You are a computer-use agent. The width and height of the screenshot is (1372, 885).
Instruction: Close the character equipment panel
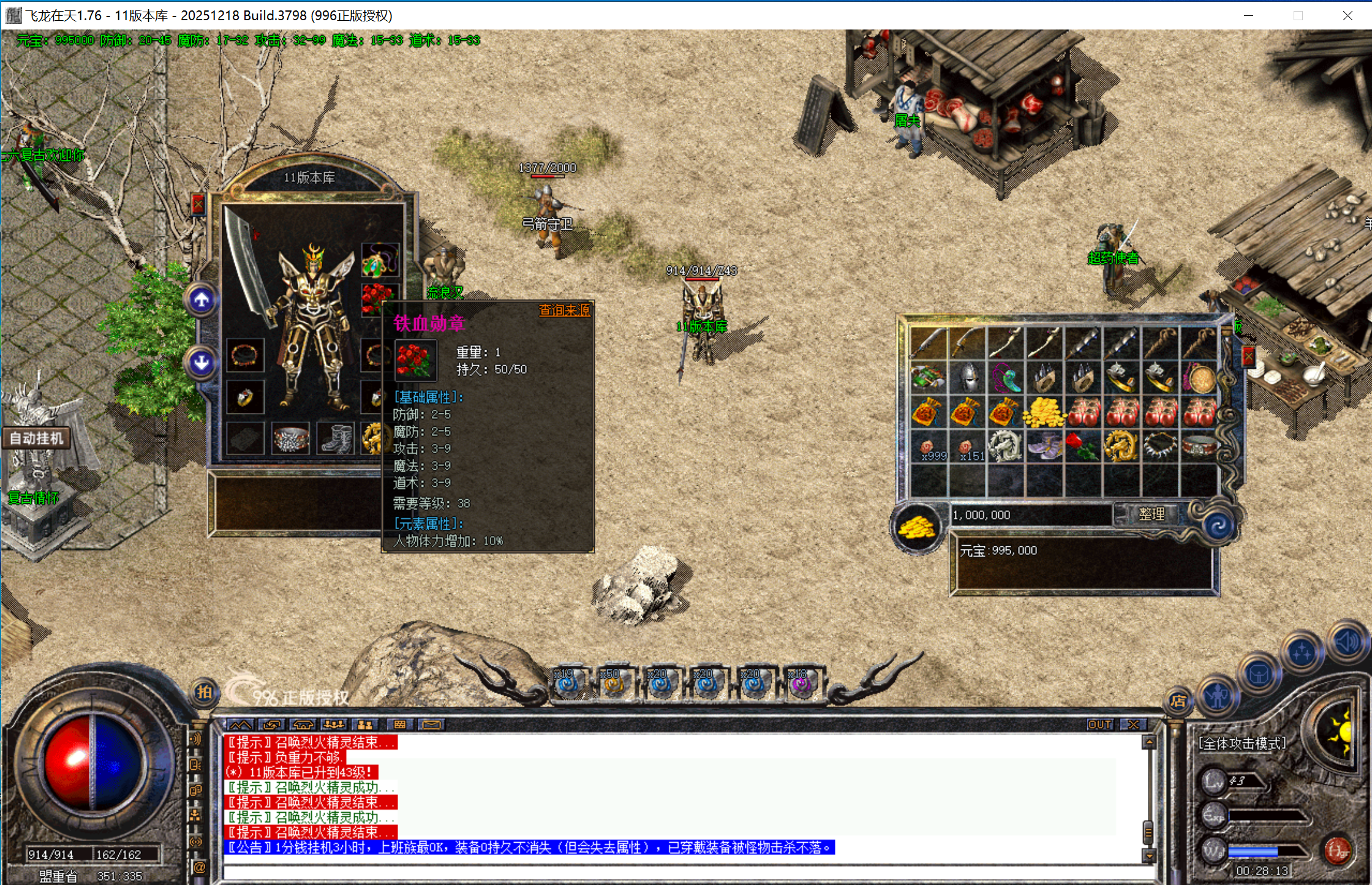(198, 204)
